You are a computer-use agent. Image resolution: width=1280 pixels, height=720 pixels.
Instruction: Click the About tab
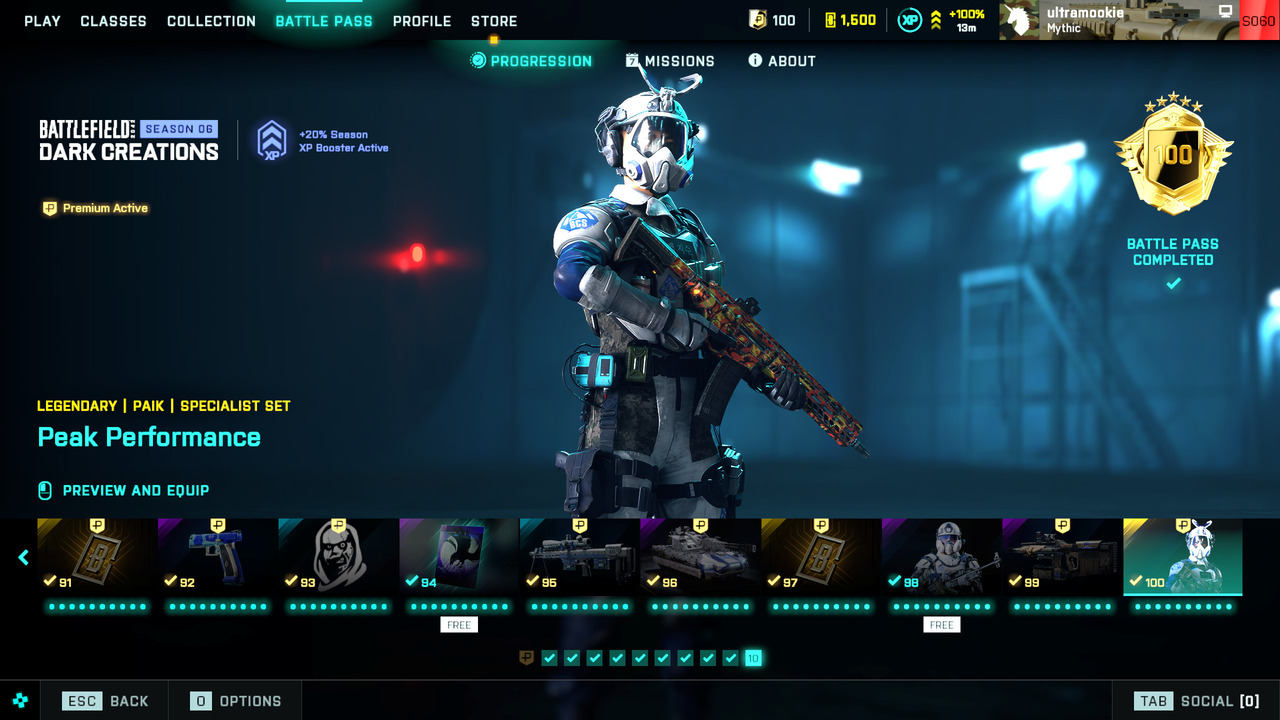pyautogui.click(x=781, y=60)
